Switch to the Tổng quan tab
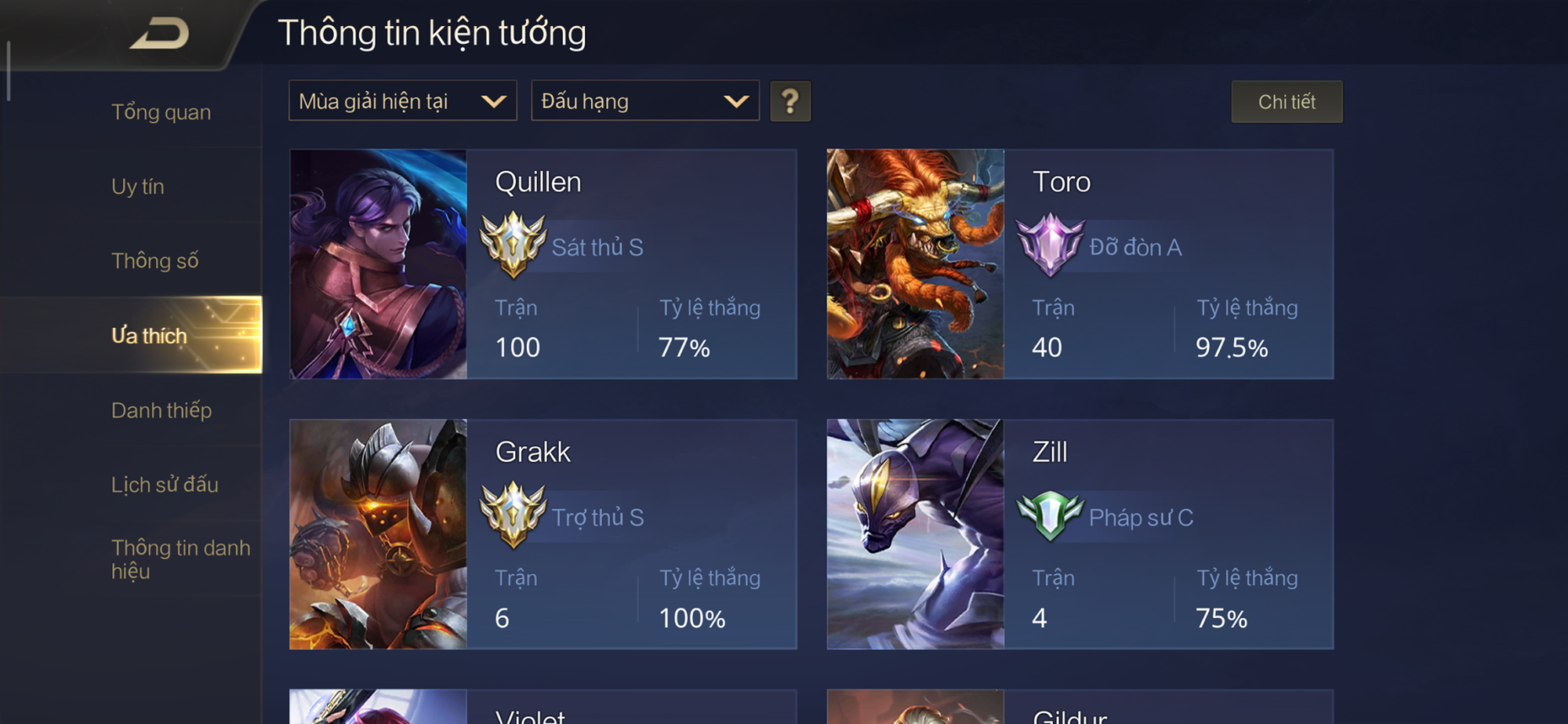 [x=161, y=112]
